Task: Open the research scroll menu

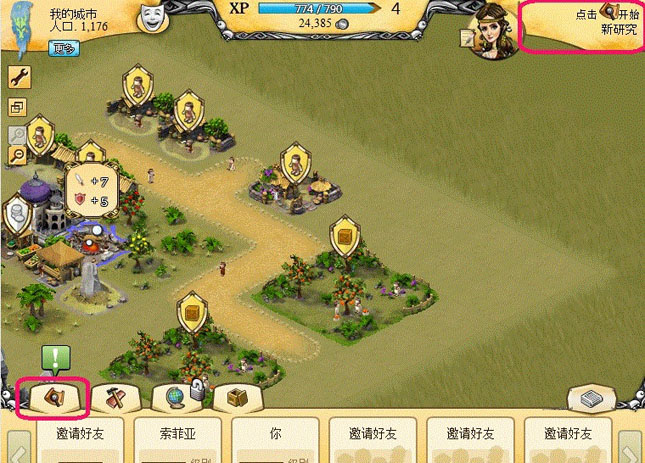Action: pyautogui.click(x=54, y=397)
